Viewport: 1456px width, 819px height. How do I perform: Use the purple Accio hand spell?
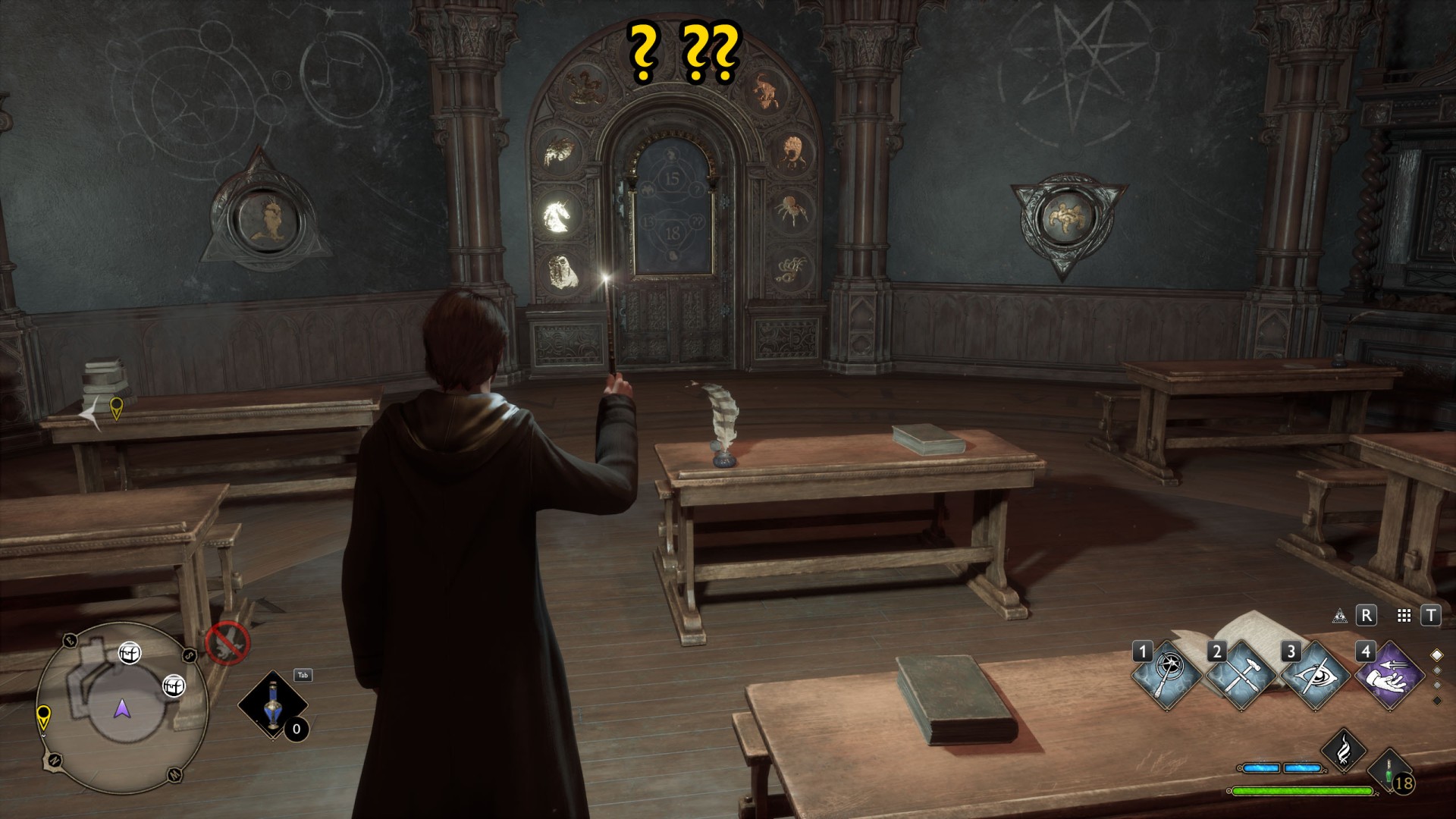(1389, 674)
